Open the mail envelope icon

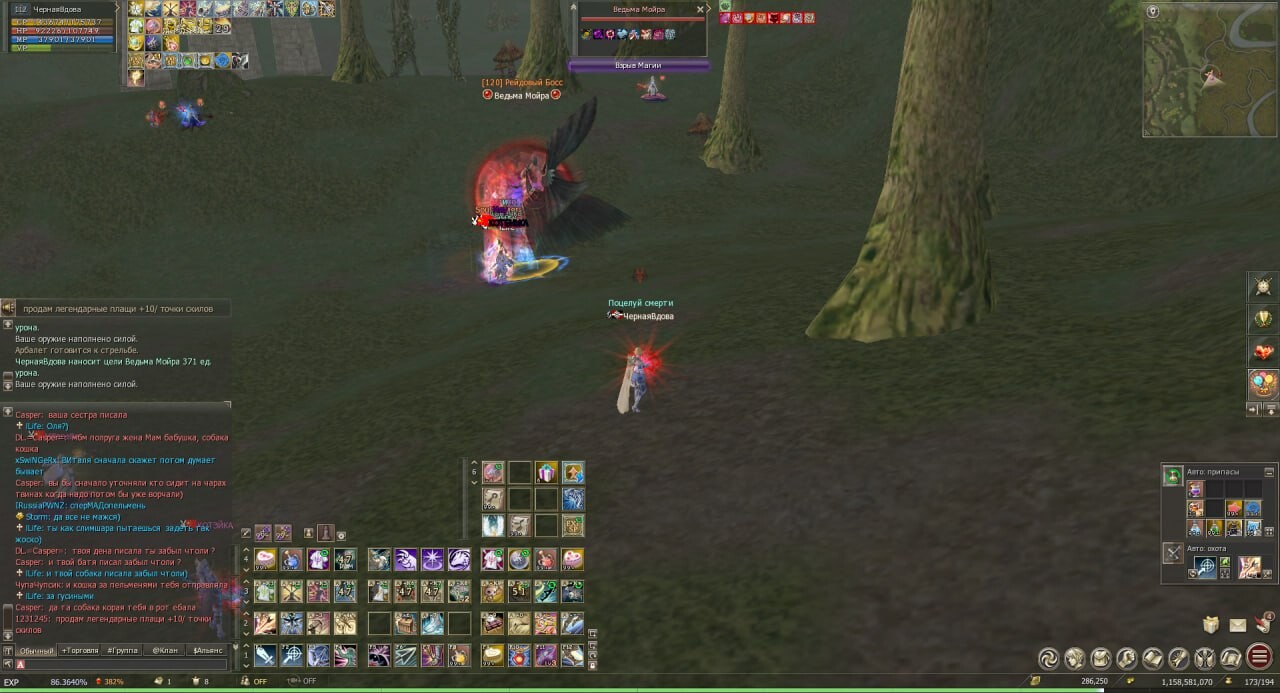click(x=1238, y=626)
